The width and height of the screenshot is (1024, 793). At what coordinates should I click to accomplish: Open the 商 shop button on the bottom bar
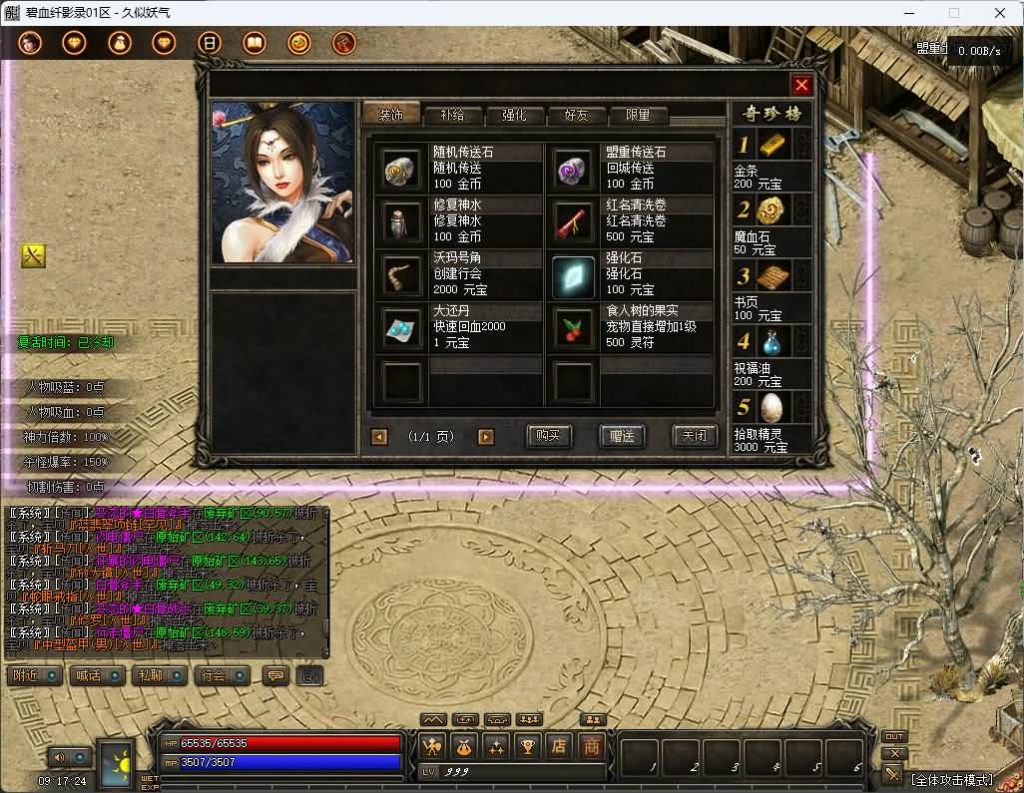pyautogui.click(x=591, y=746)
